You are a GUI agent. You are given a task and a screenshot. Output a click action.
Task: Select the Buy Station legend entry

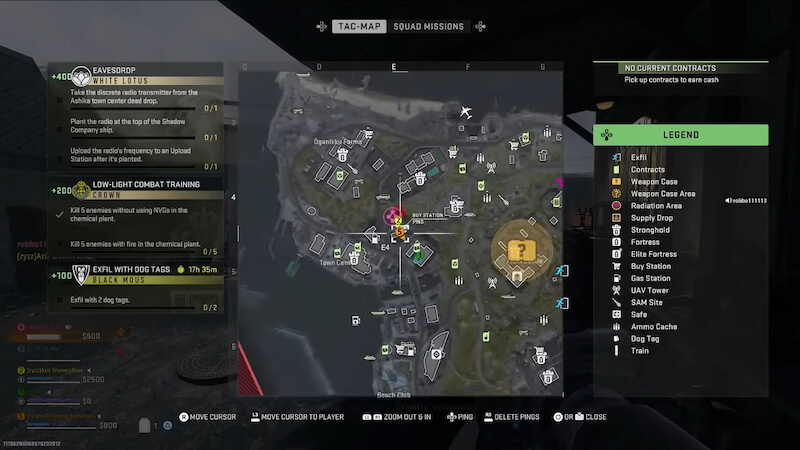[x=651, y=266]
